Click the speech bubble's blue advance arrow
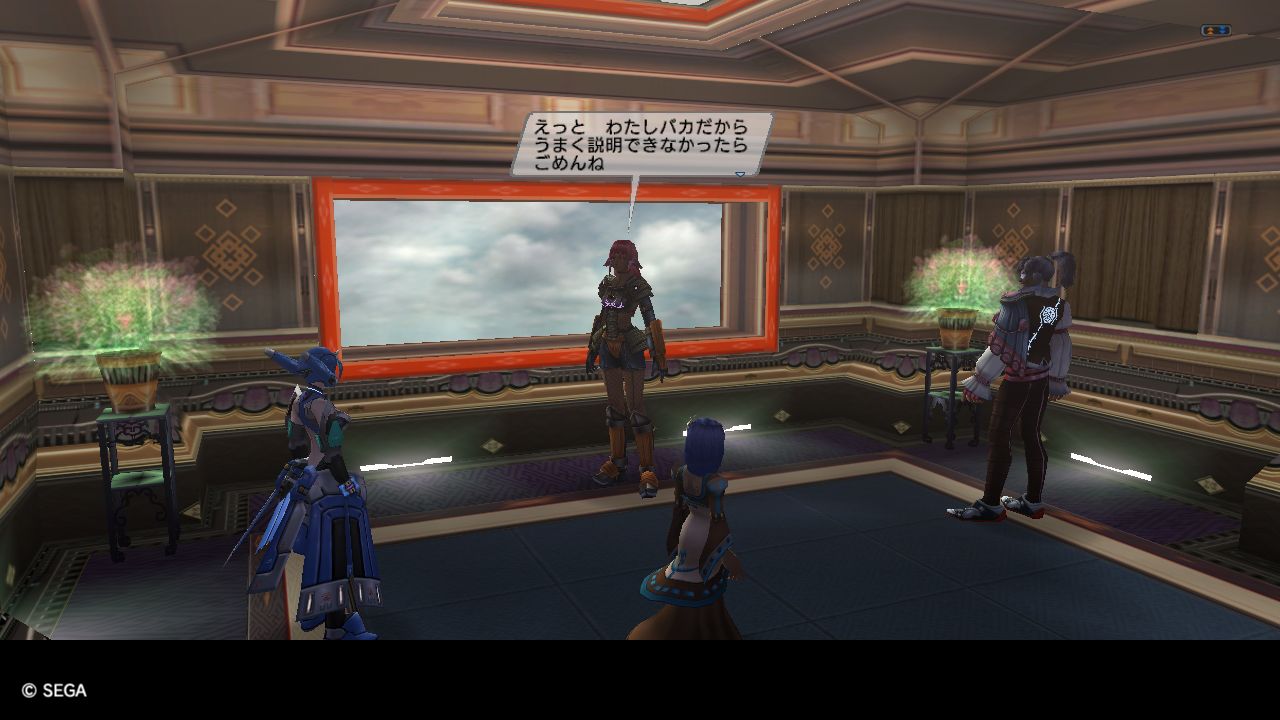This screenshot has height=720, width=1280. [x=740, y=173]
